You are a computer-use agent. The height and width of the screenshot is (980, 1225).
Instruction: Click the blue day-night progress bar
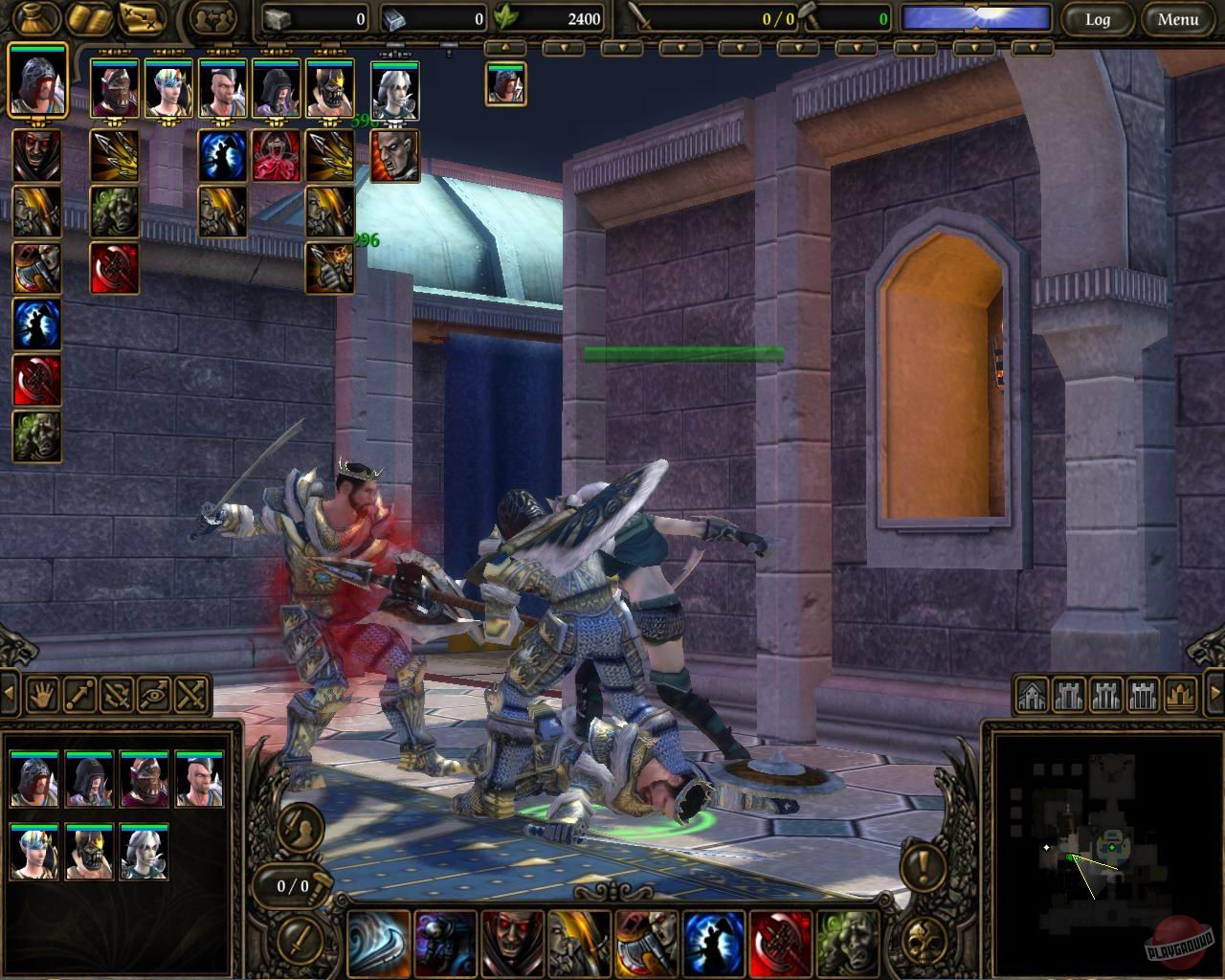976,16
